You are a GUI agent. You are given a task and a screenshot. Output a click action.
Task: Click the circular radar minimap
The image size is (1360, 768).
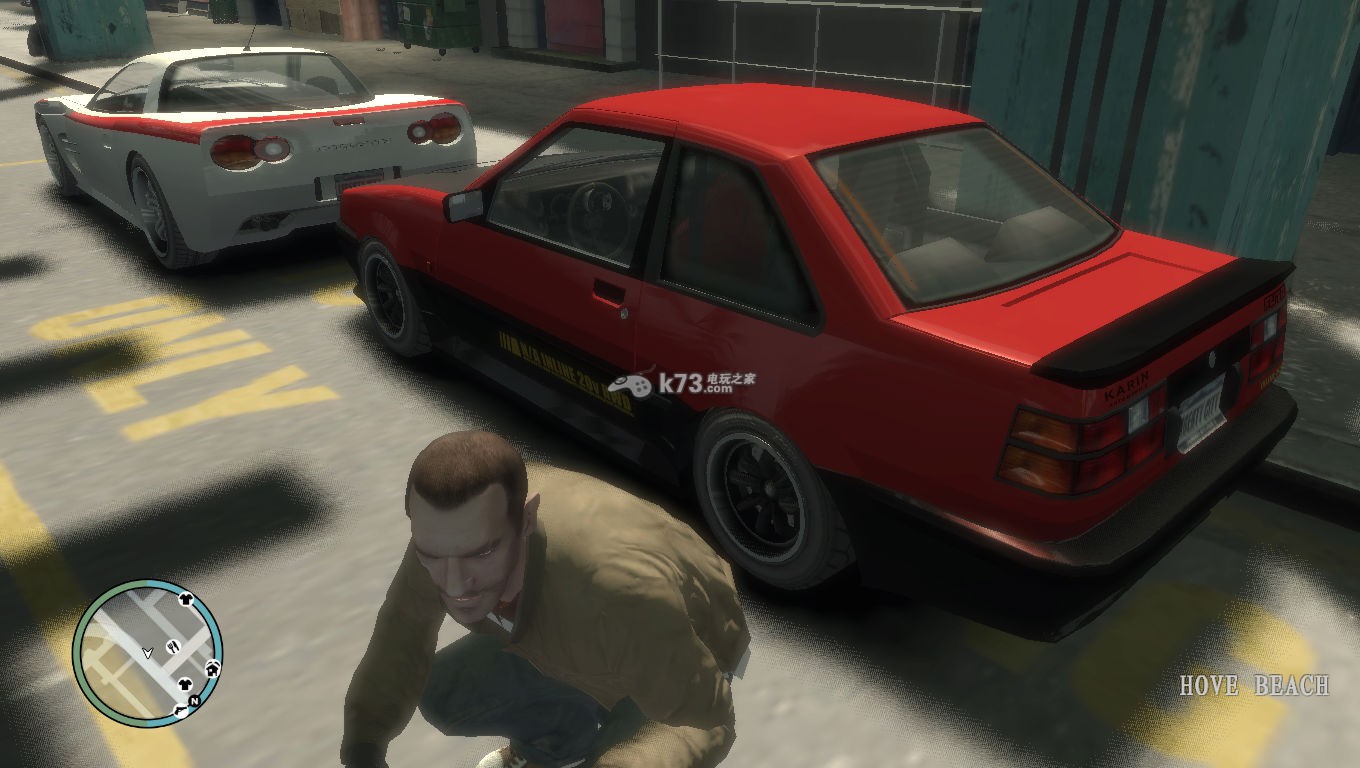147,654
